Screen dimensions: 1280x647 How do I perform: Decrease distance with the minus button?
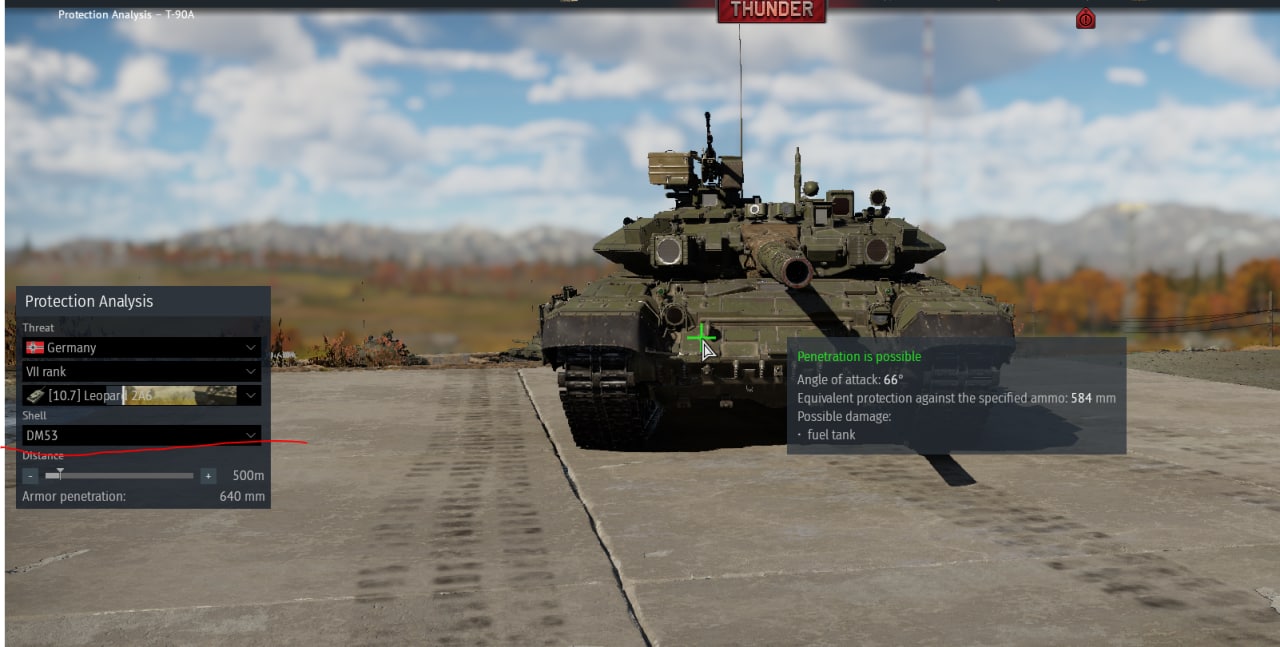[x=30, y=476]
